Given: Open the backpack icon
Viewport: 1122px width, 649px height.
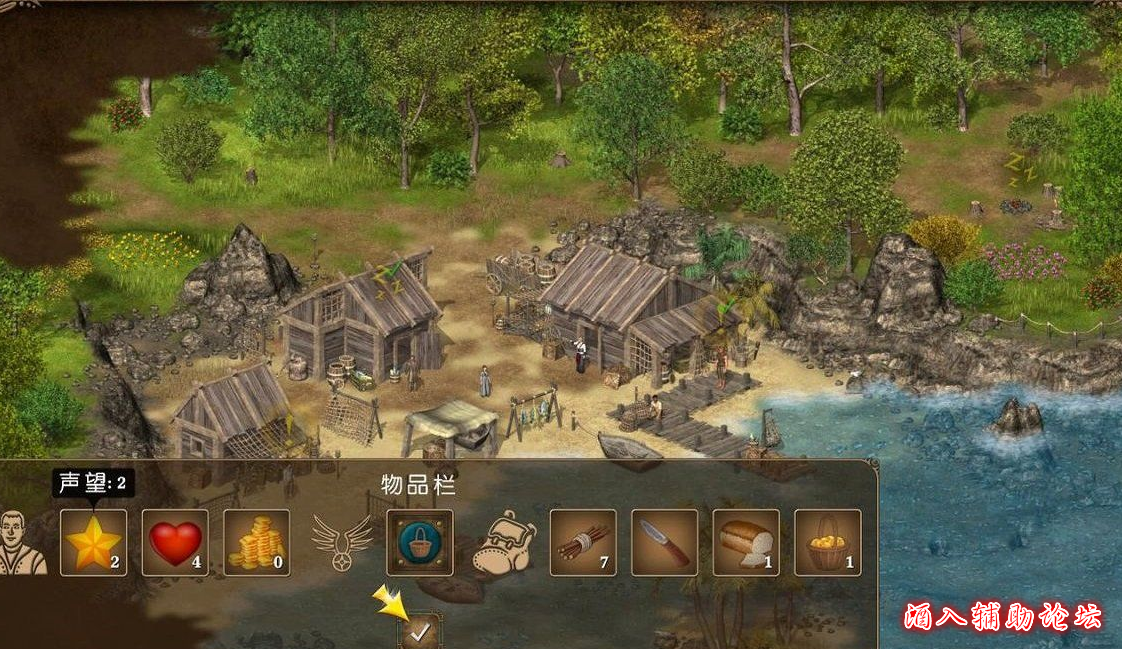Looking at the screenshot, I should pyautogui.click(x=503, y=543).
